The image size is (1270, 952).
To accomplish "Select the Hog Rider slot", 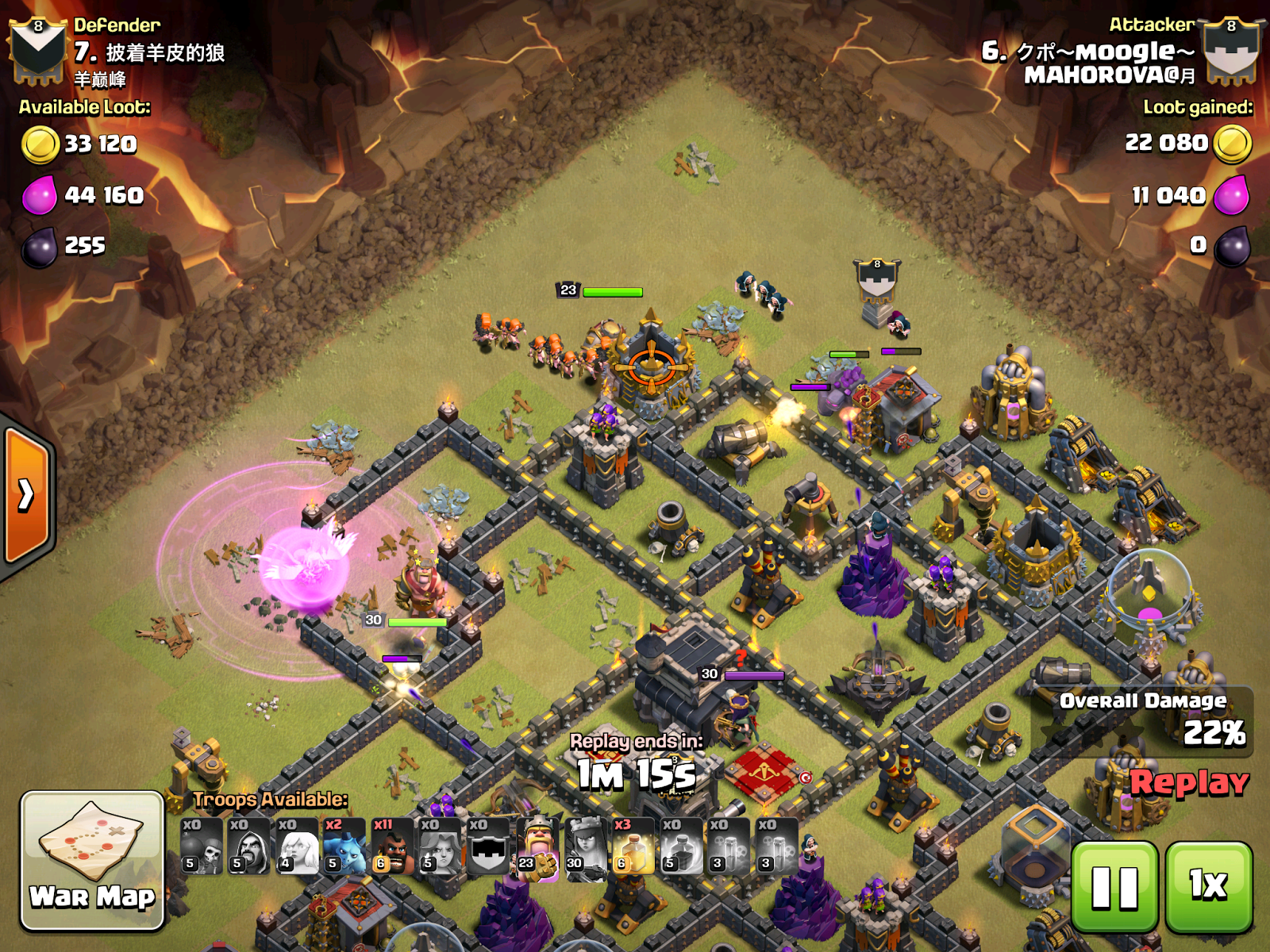I will (393, 846).
